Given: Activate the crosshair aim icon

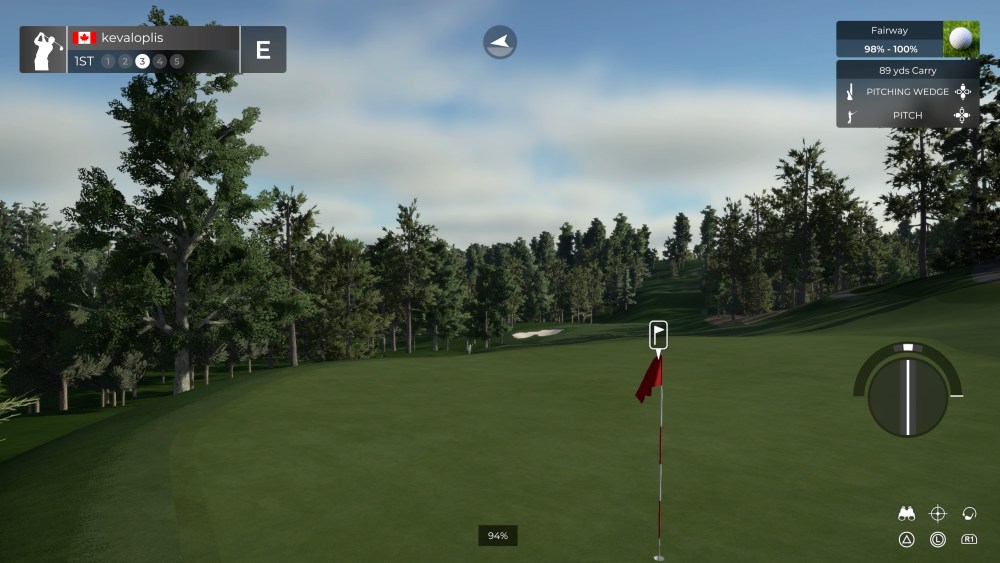Looking at the screenshot, I should 938,514.
